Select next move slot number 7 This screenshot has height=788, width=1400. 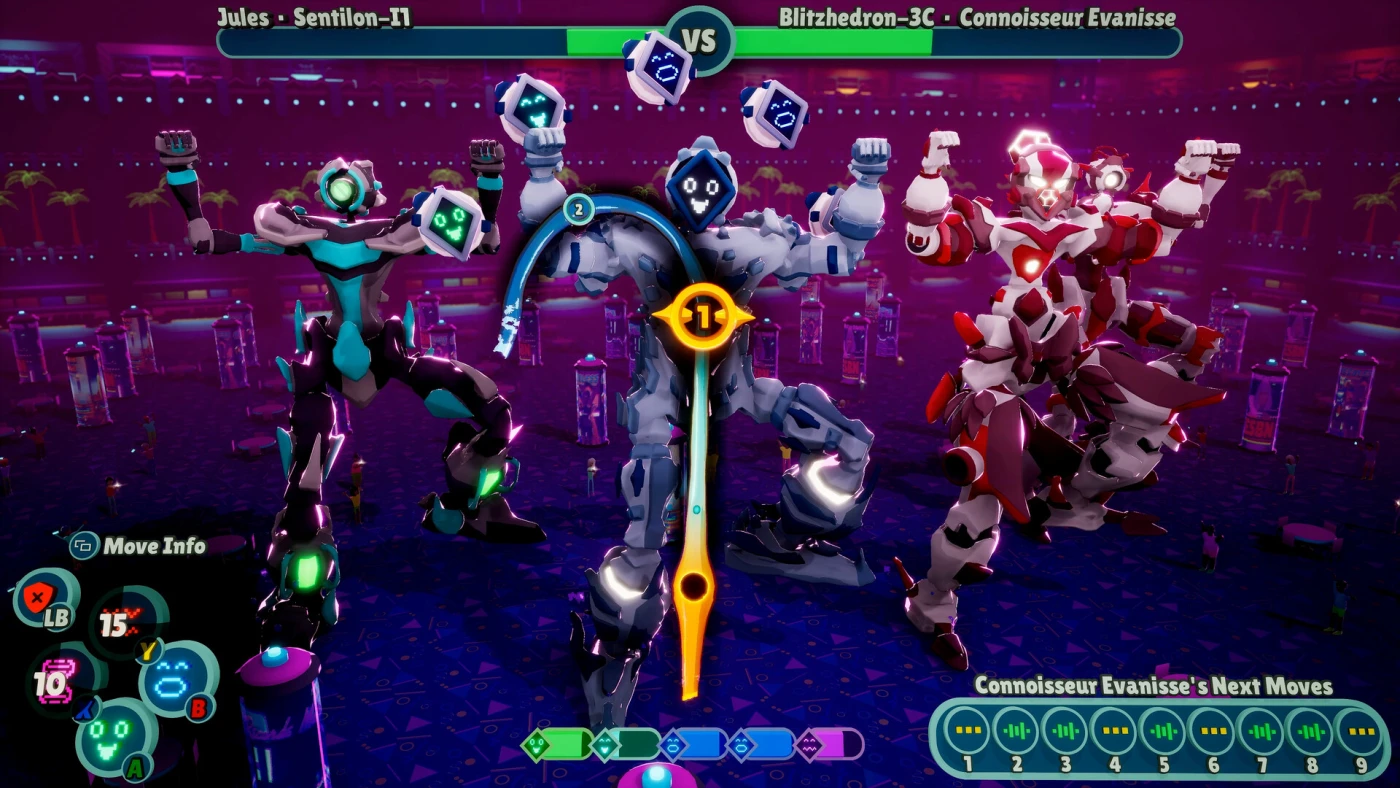tap(1261, 731)
